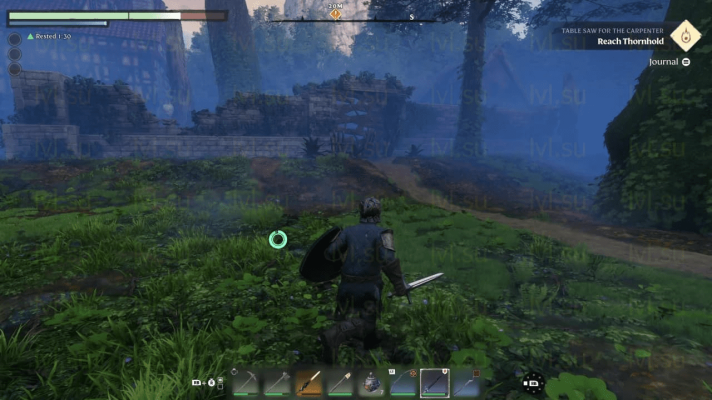Click the orange compass quest marker
This screenshot has height=400, width=712.
335,14
